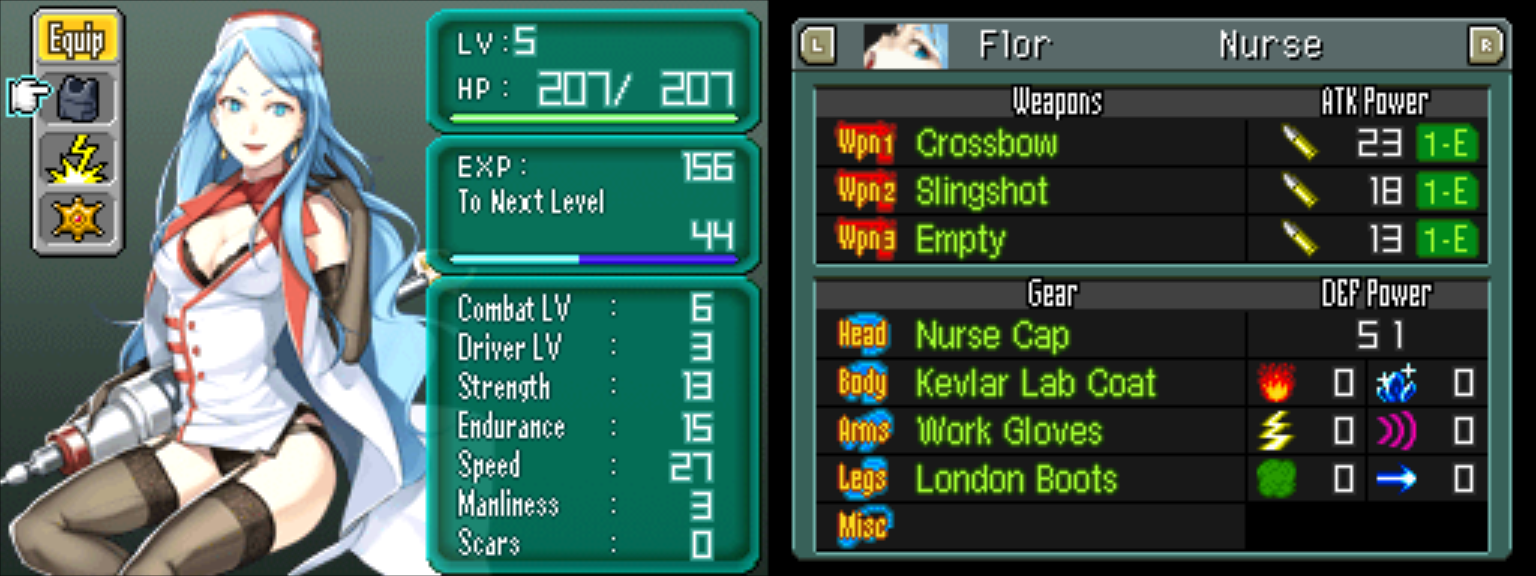
Task: Choose the Work Gloves arms gear
Action: (x=1008, y=431)
